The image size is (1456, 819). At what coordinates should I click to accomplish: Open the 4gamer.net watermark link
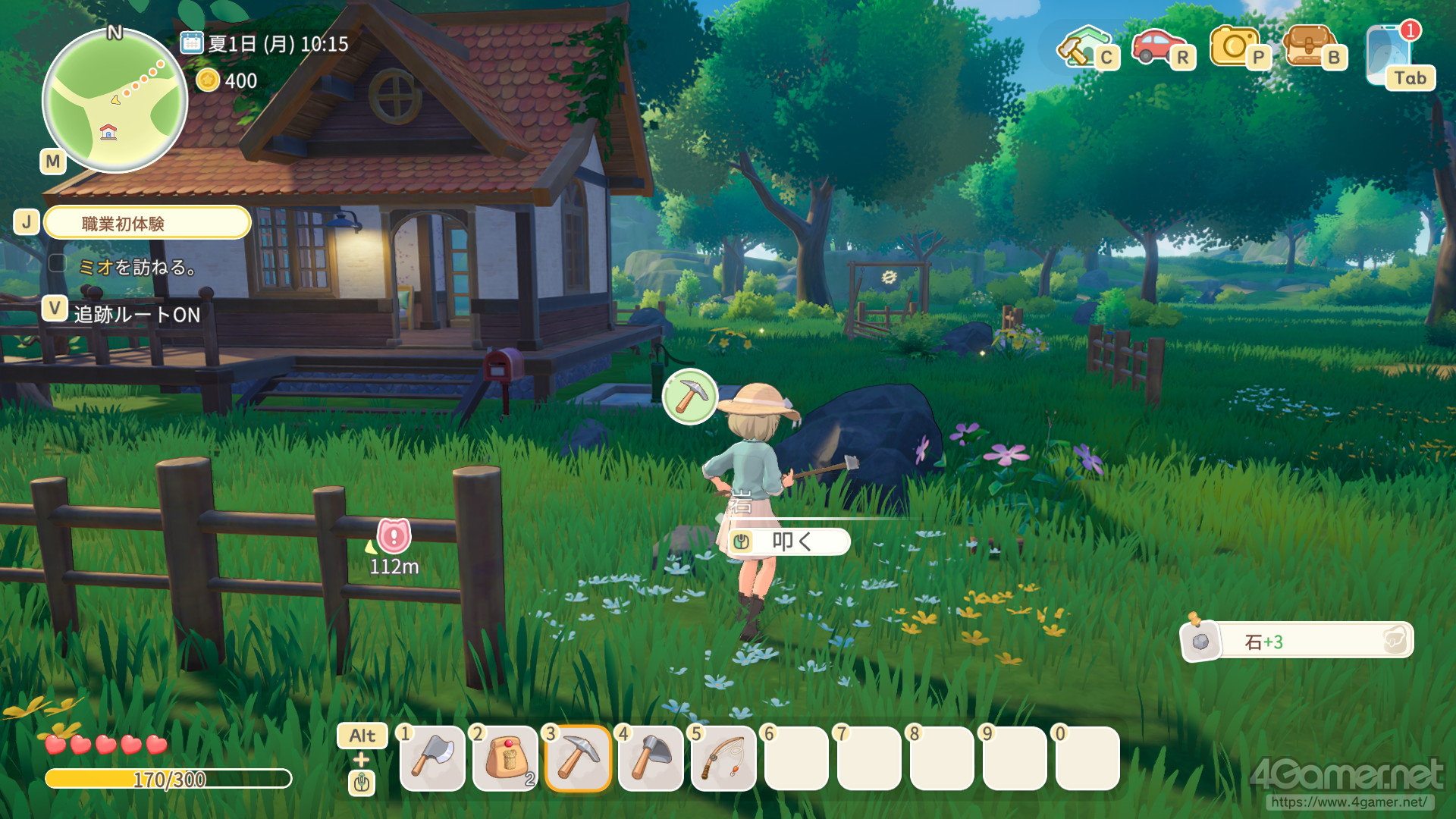1348,802
